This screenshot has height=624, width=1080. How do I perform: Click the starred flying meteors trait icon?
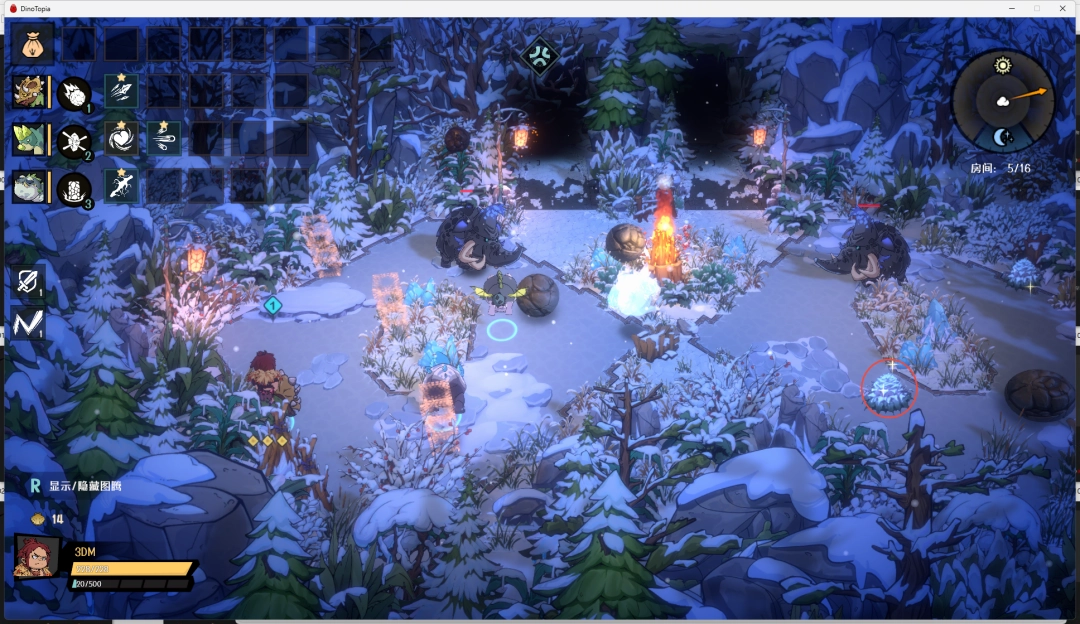[164, 138]
